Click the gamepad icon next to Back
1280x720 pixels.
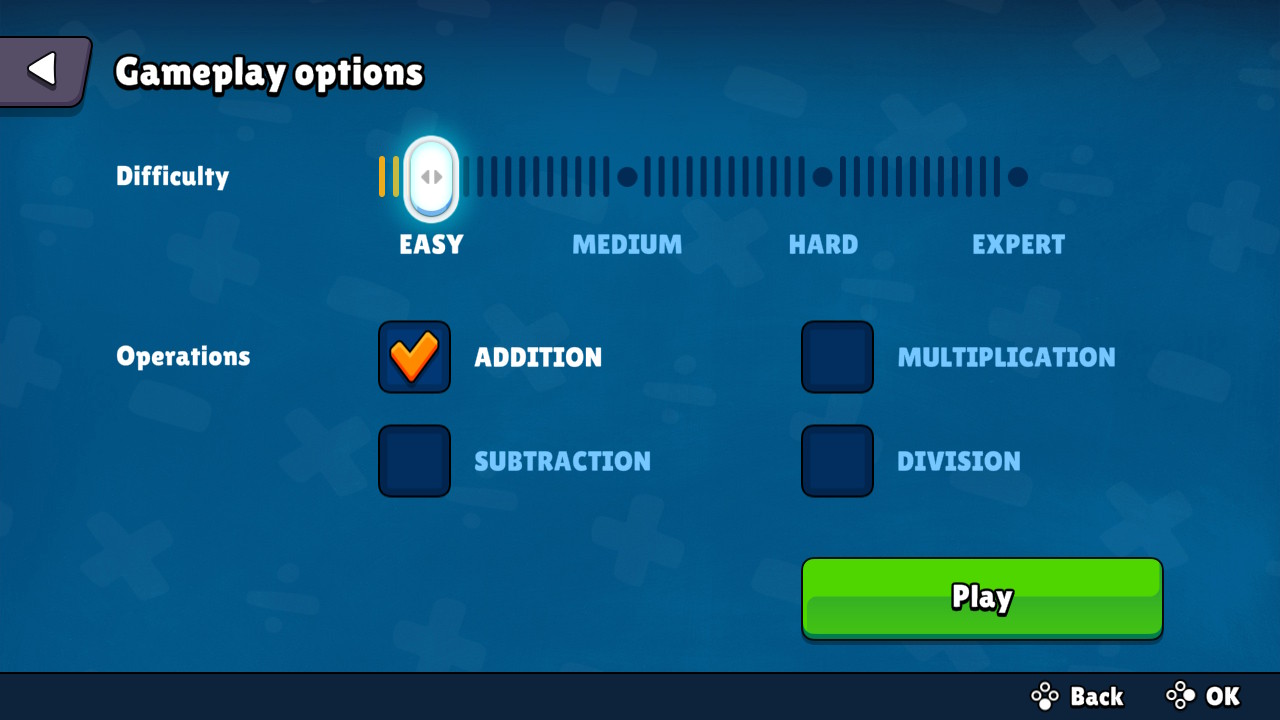(1044, 696)
